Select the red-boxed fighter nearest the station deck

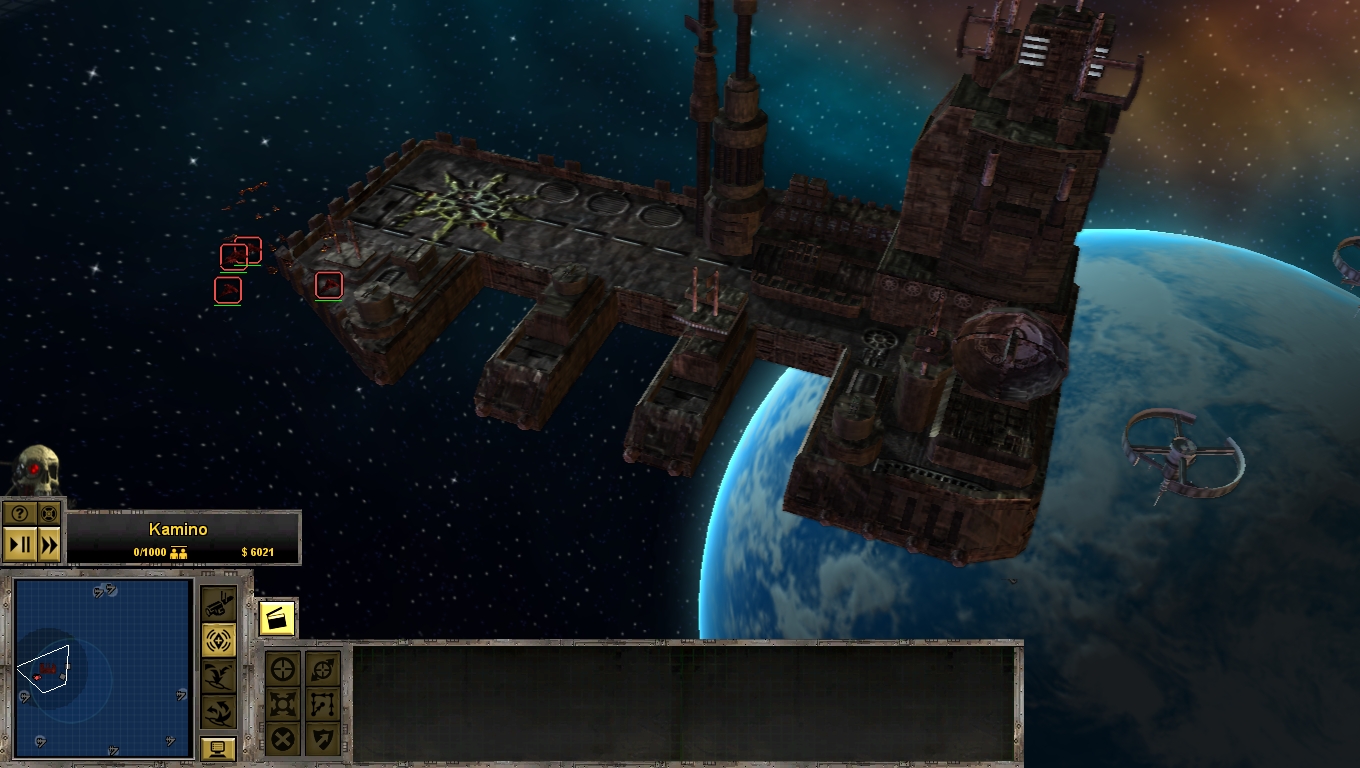point(329,285)
